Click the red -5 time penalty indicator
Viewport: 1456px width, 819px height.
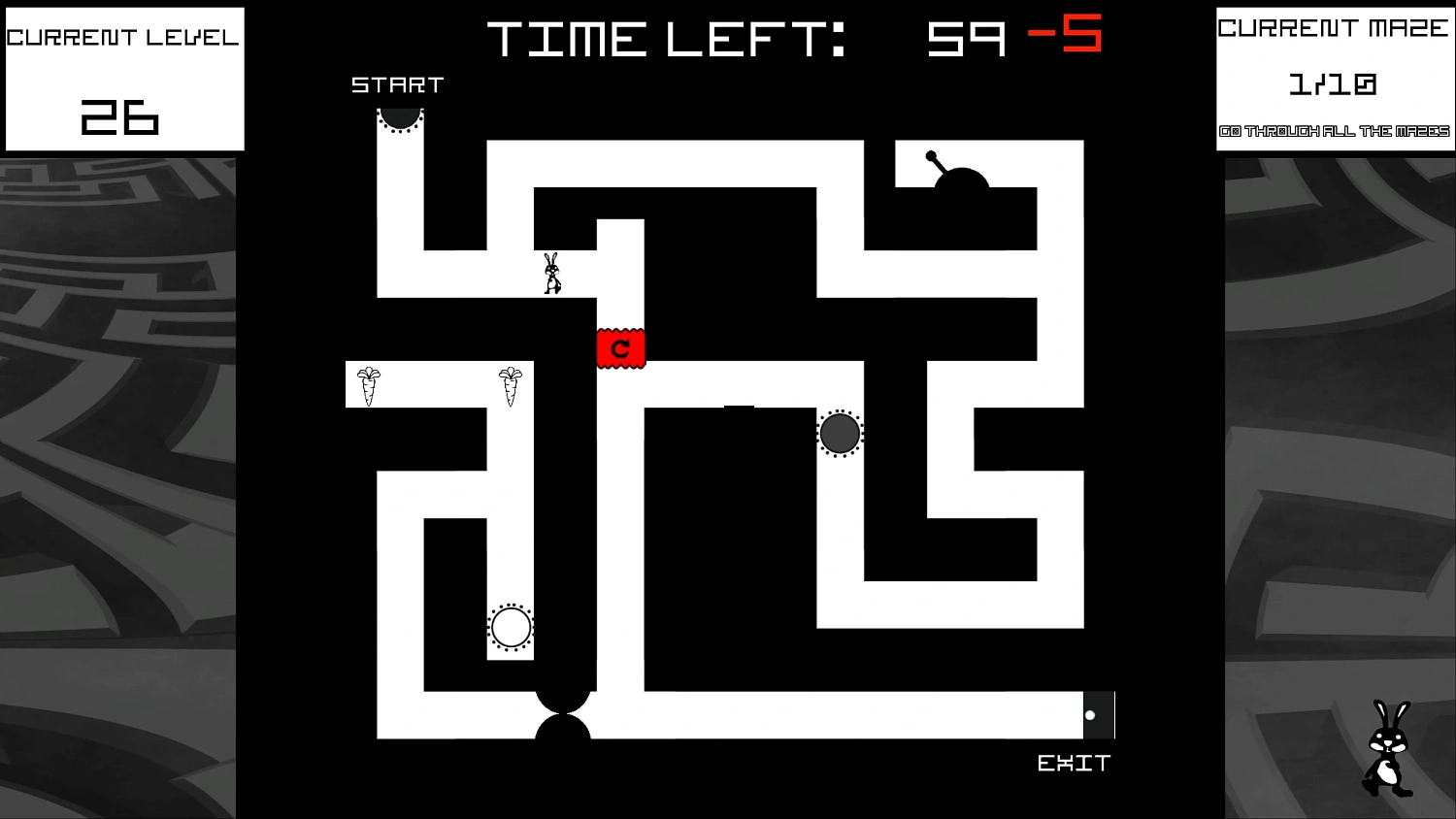[1065, 35]
